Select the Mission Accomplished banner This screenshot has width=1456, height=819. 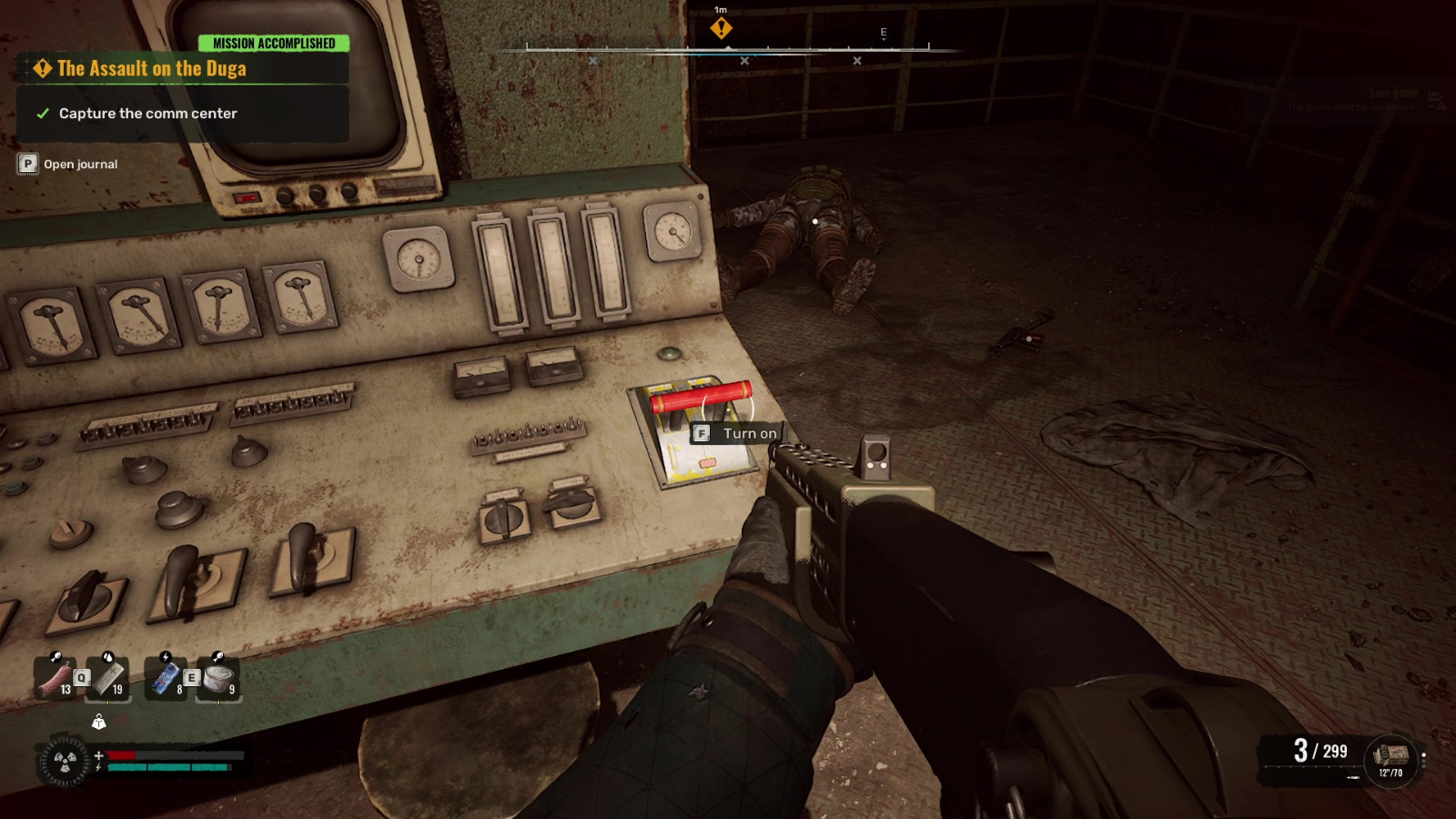pos(275,42)
